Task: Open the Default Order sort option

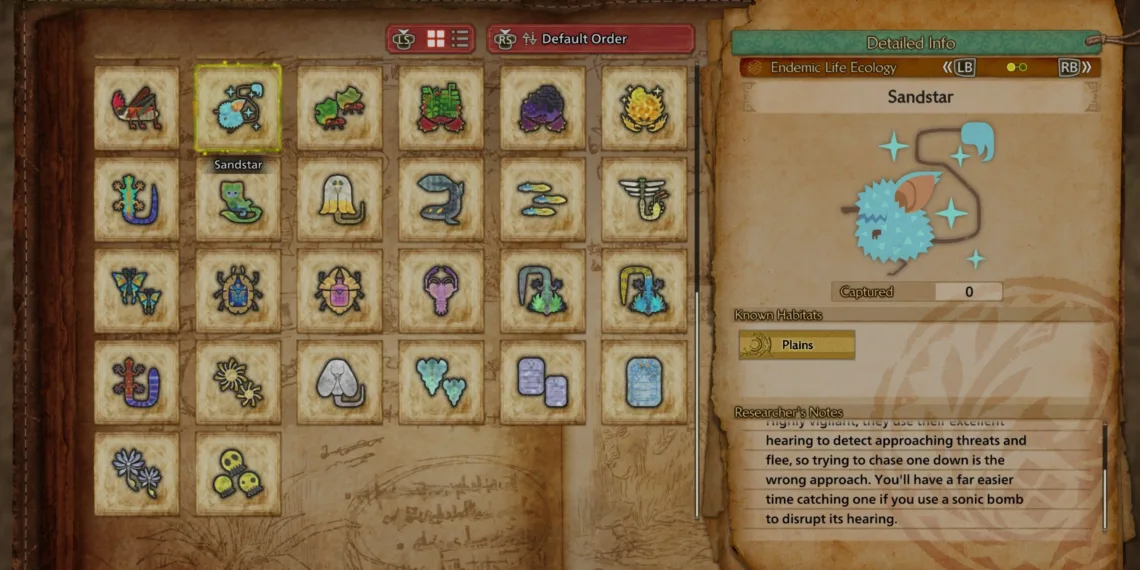Action: pos(591,39)
